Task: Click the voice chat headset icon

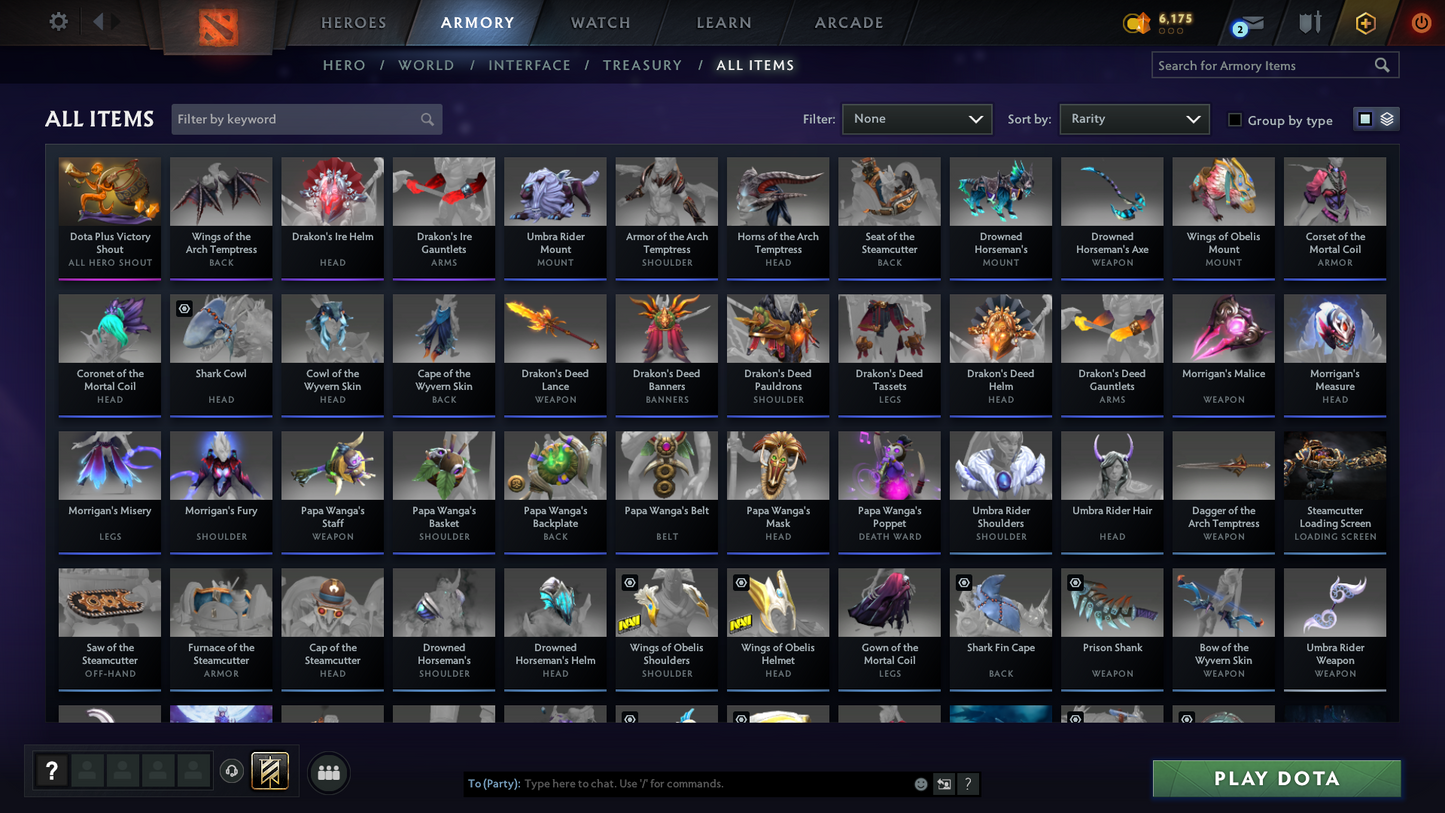Action: coord(230,770)
